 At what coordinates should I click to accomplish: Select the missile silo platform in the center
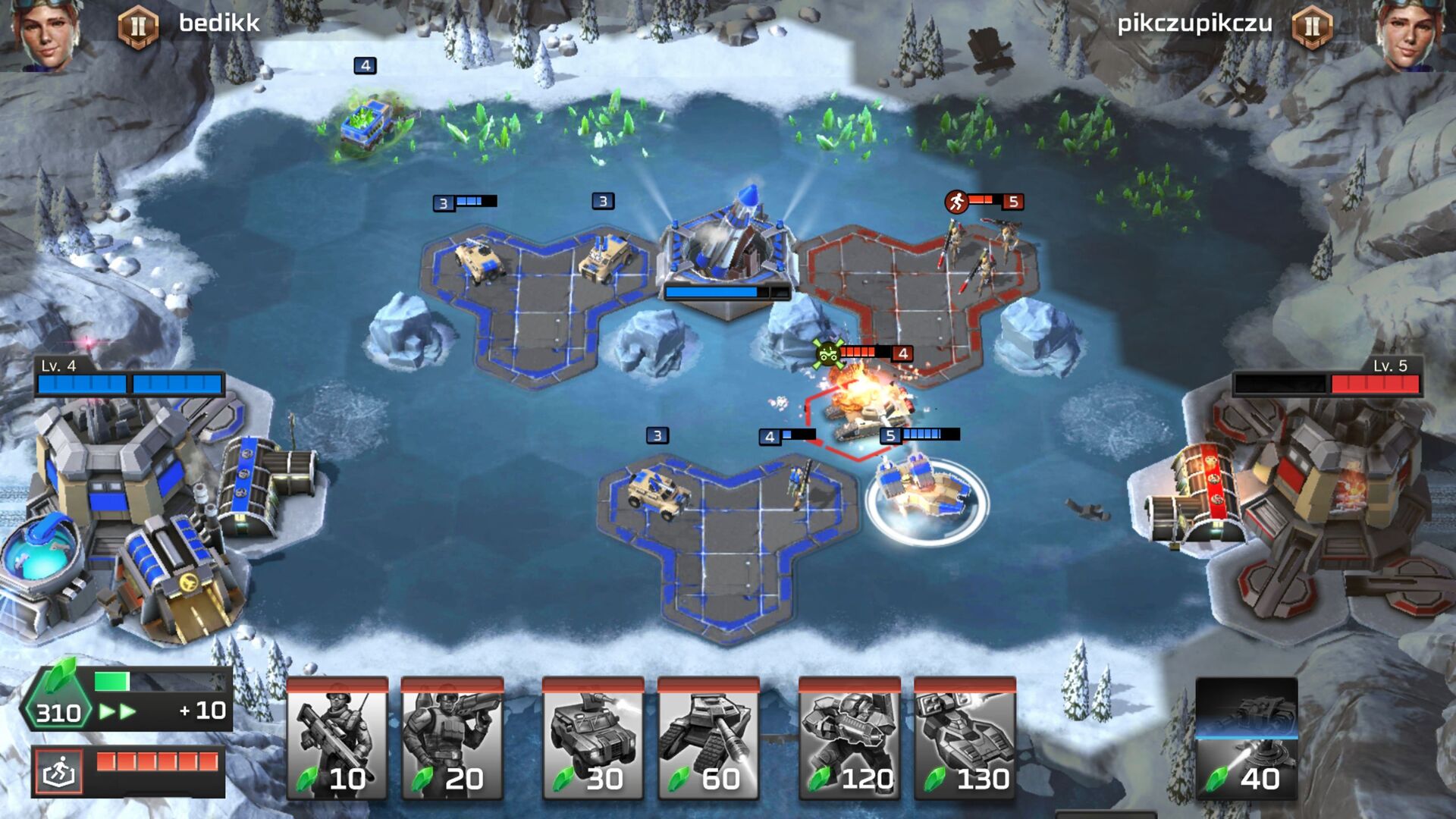click(728, 243)
